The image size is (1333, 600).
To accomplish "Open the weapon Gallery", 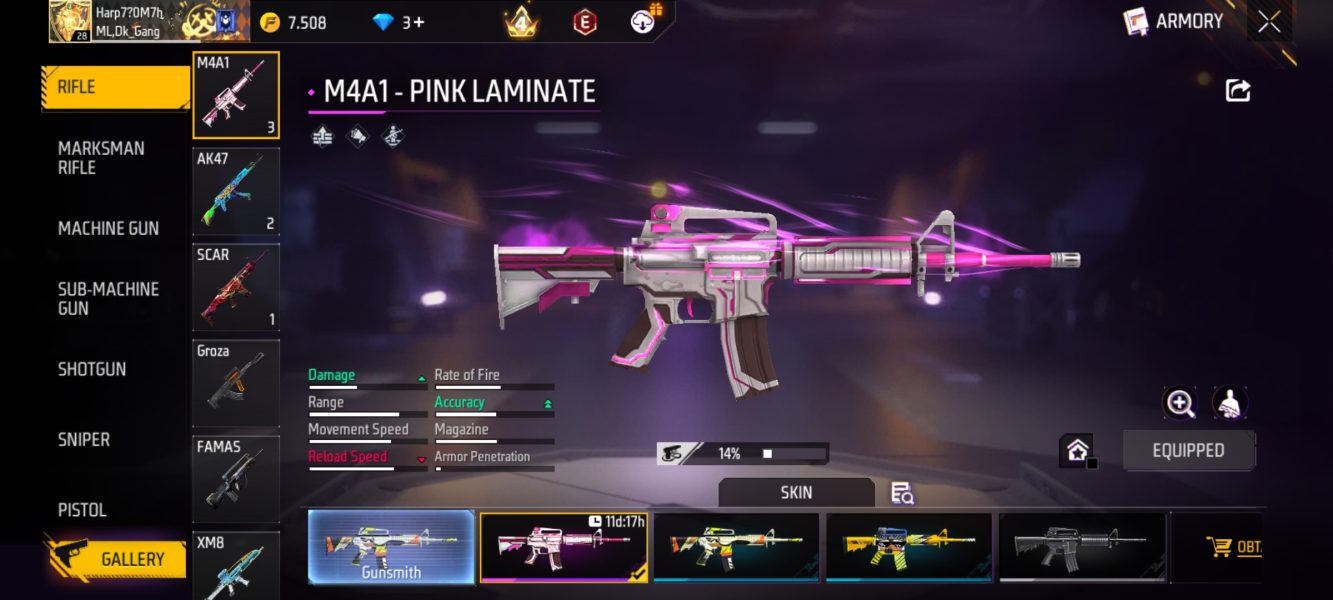I will [x=118, y=559].
